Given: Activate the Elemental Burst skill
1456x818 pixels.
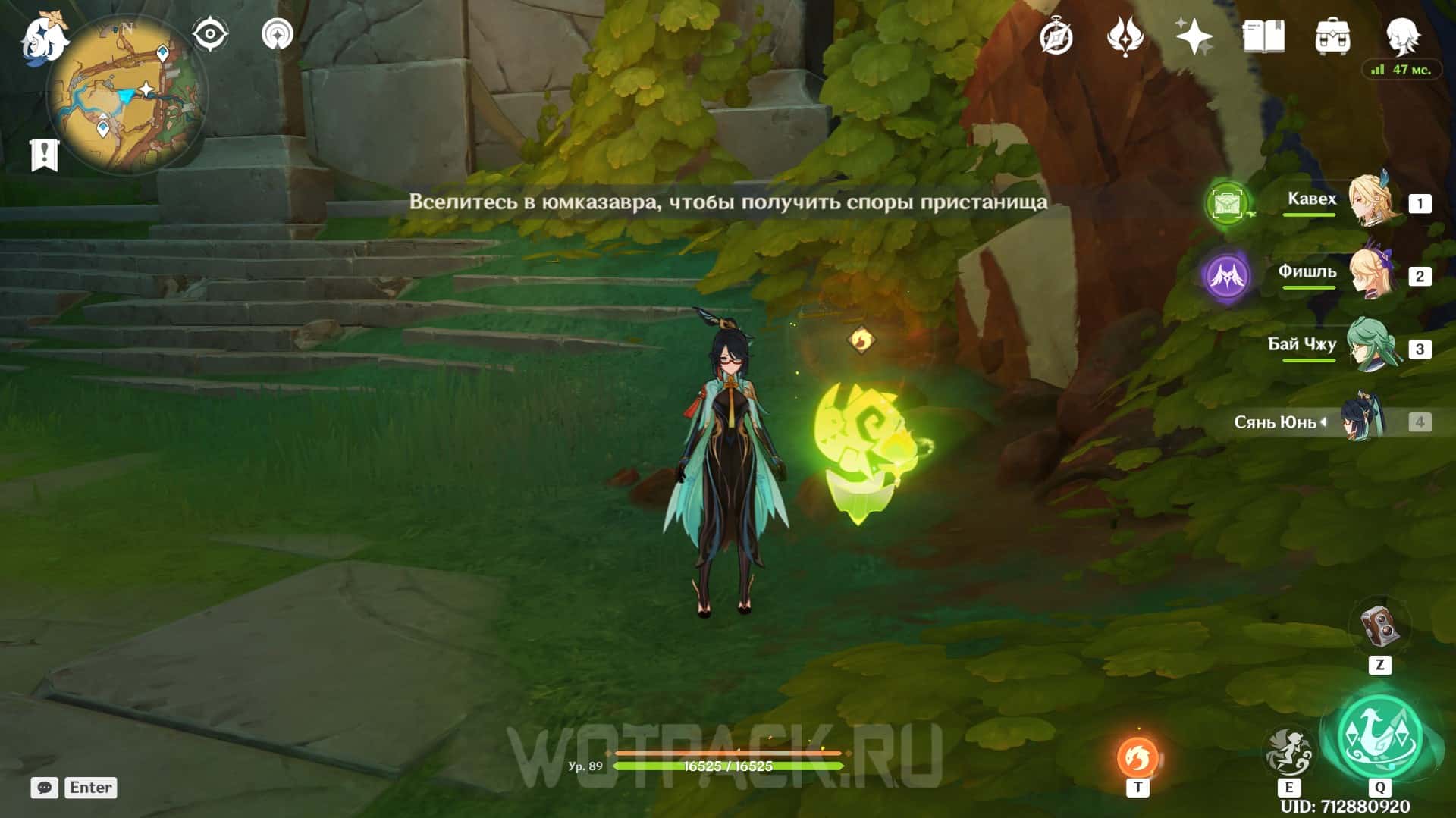Looking at the screenshot, I should [1379, 736].
